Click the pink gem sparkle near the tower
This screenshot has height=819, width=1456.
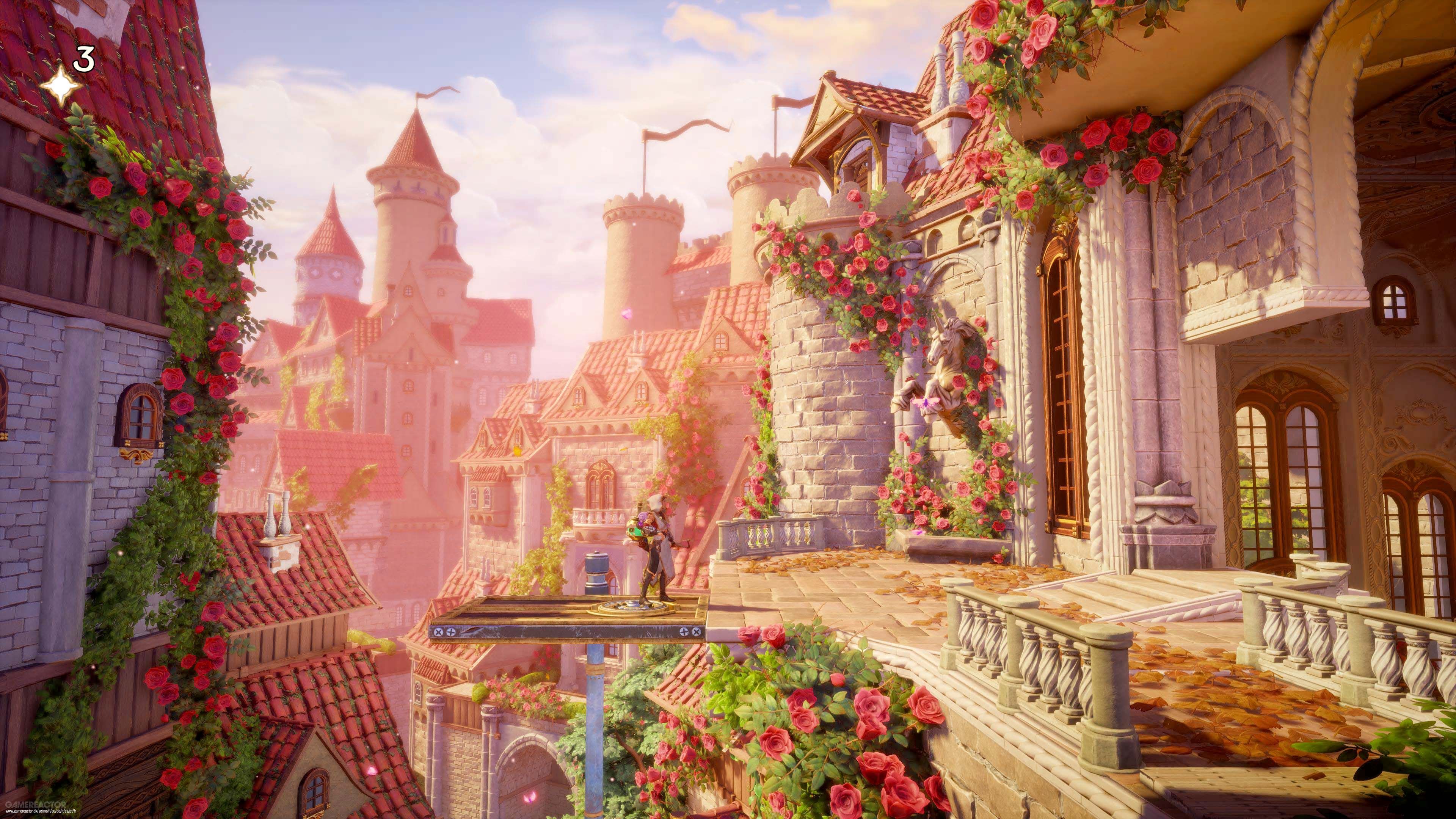[x=627, y=315]
